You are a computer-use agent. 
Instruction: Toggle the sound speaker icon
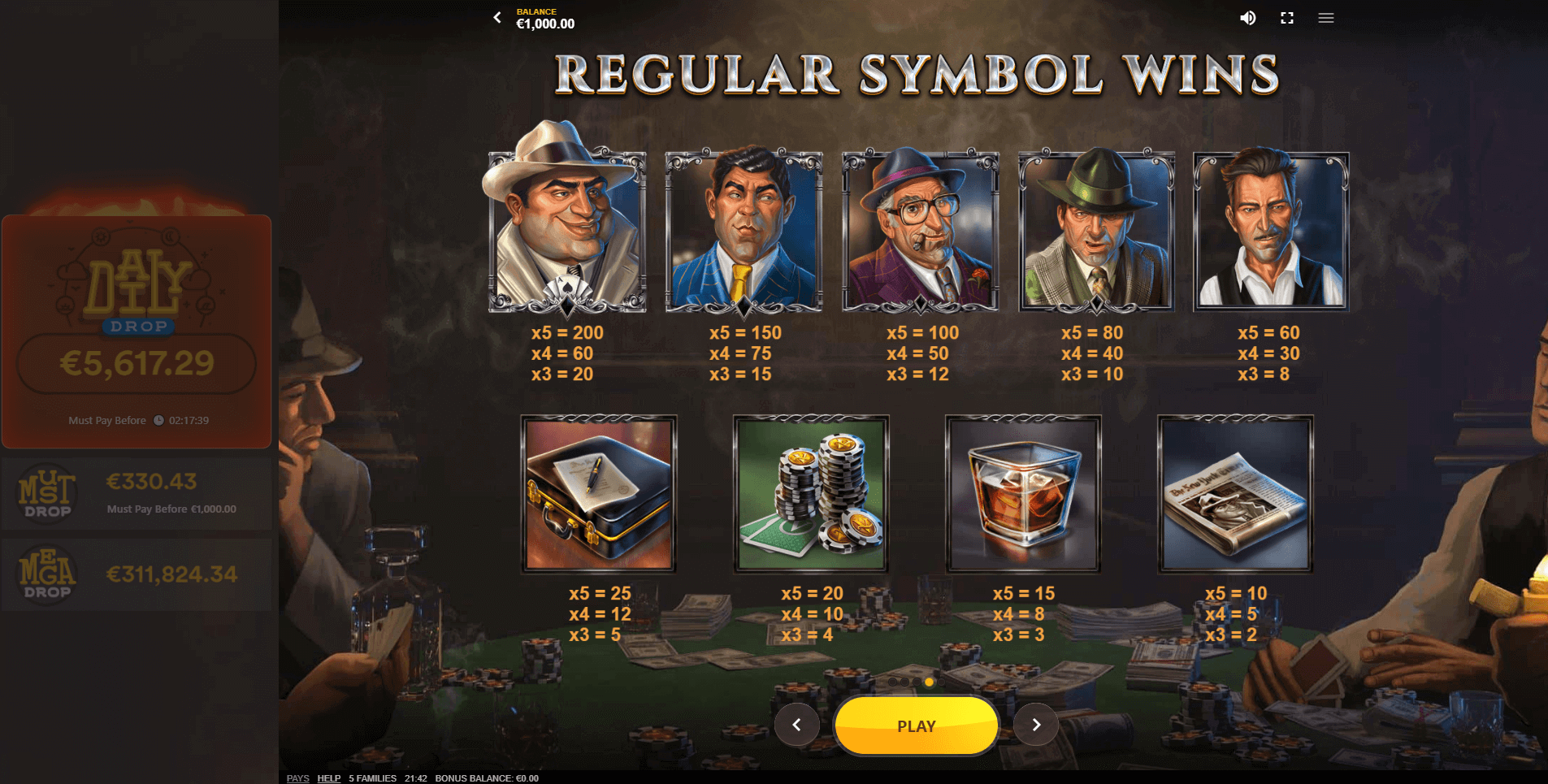coord(1247,18)
